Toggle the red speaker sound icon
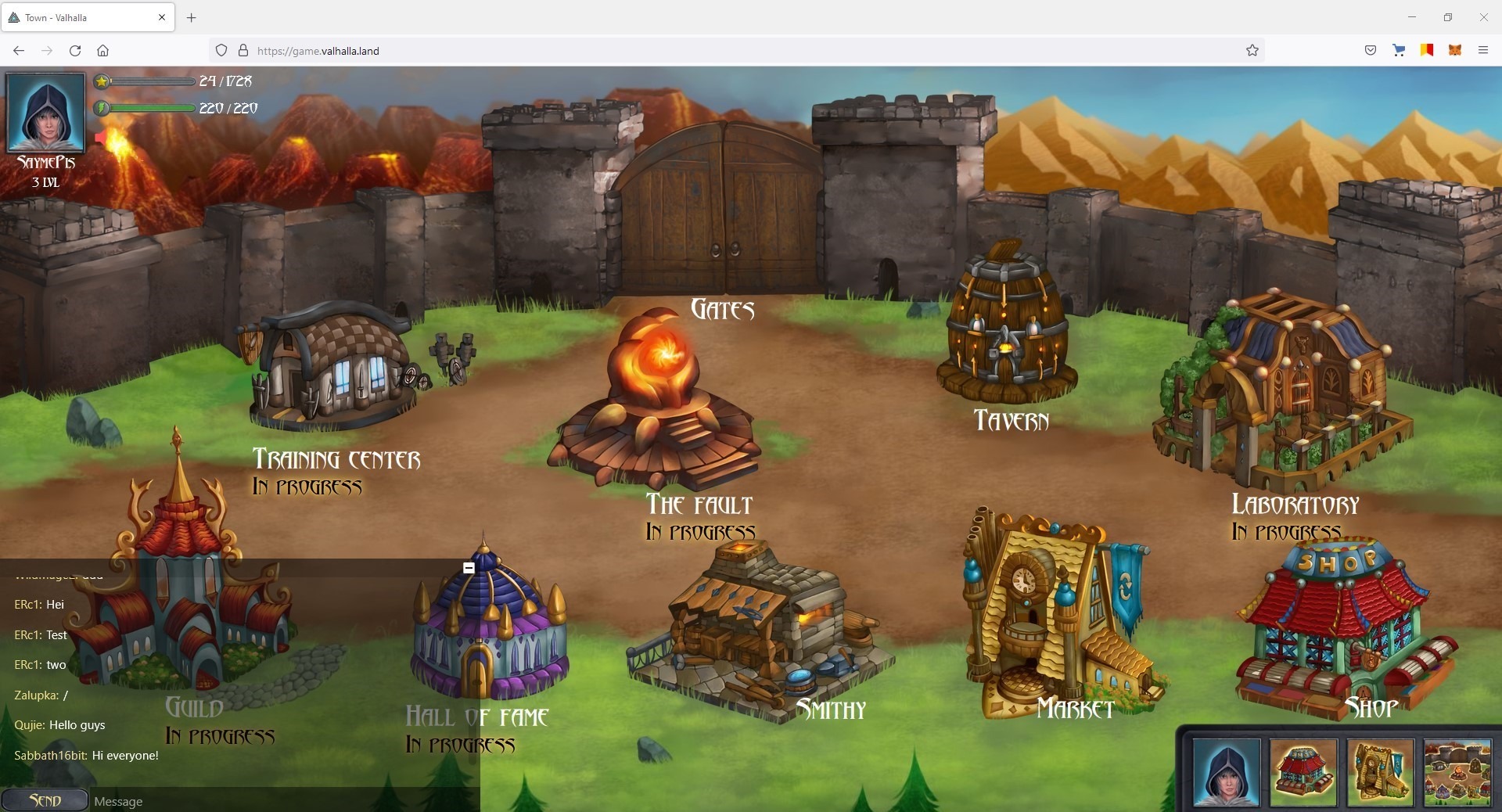The image size is (1502, 812). pos(101,138)
